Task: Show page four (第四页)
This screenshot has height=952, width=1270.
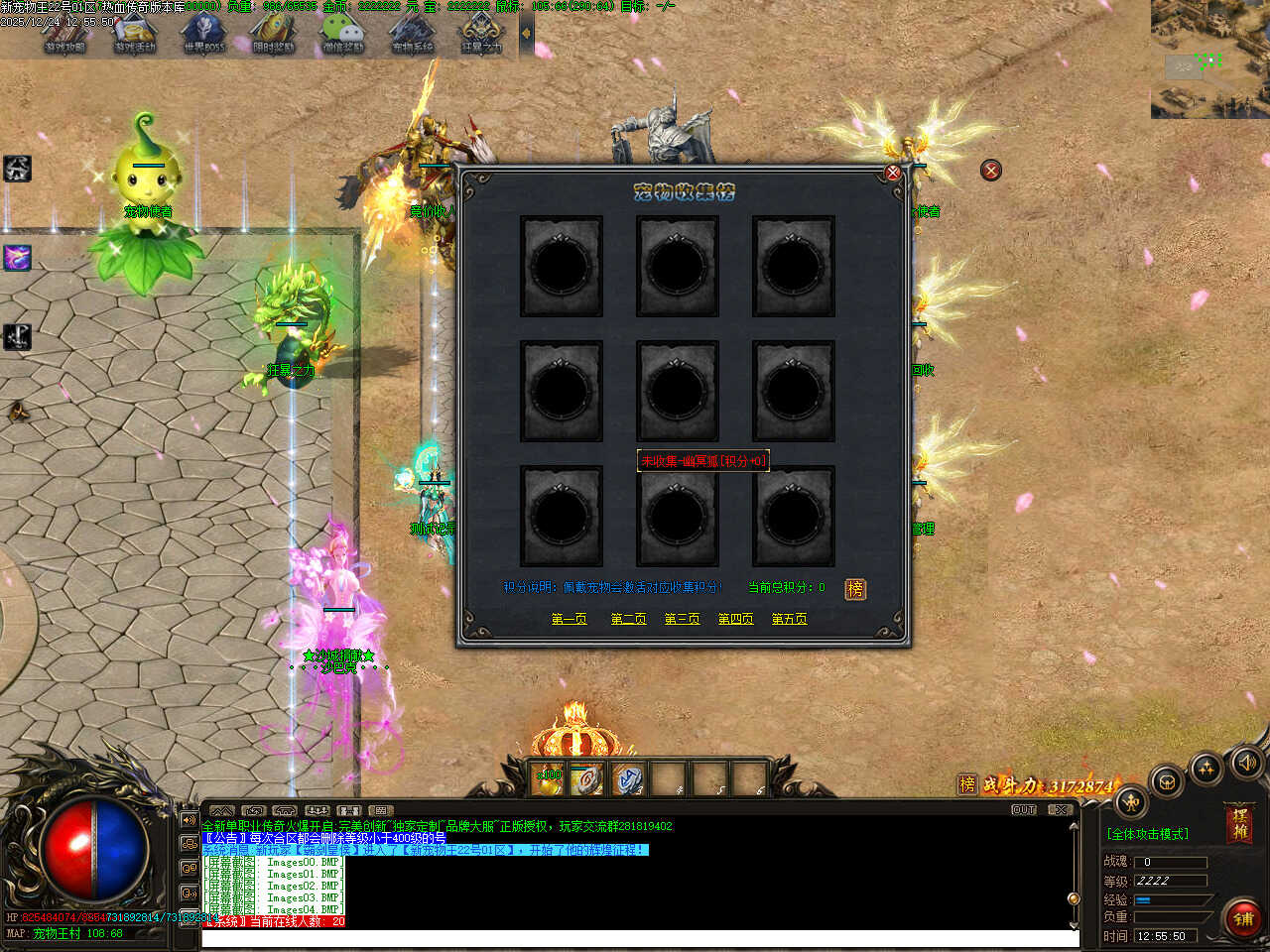Action: click(x=735, y=619)
